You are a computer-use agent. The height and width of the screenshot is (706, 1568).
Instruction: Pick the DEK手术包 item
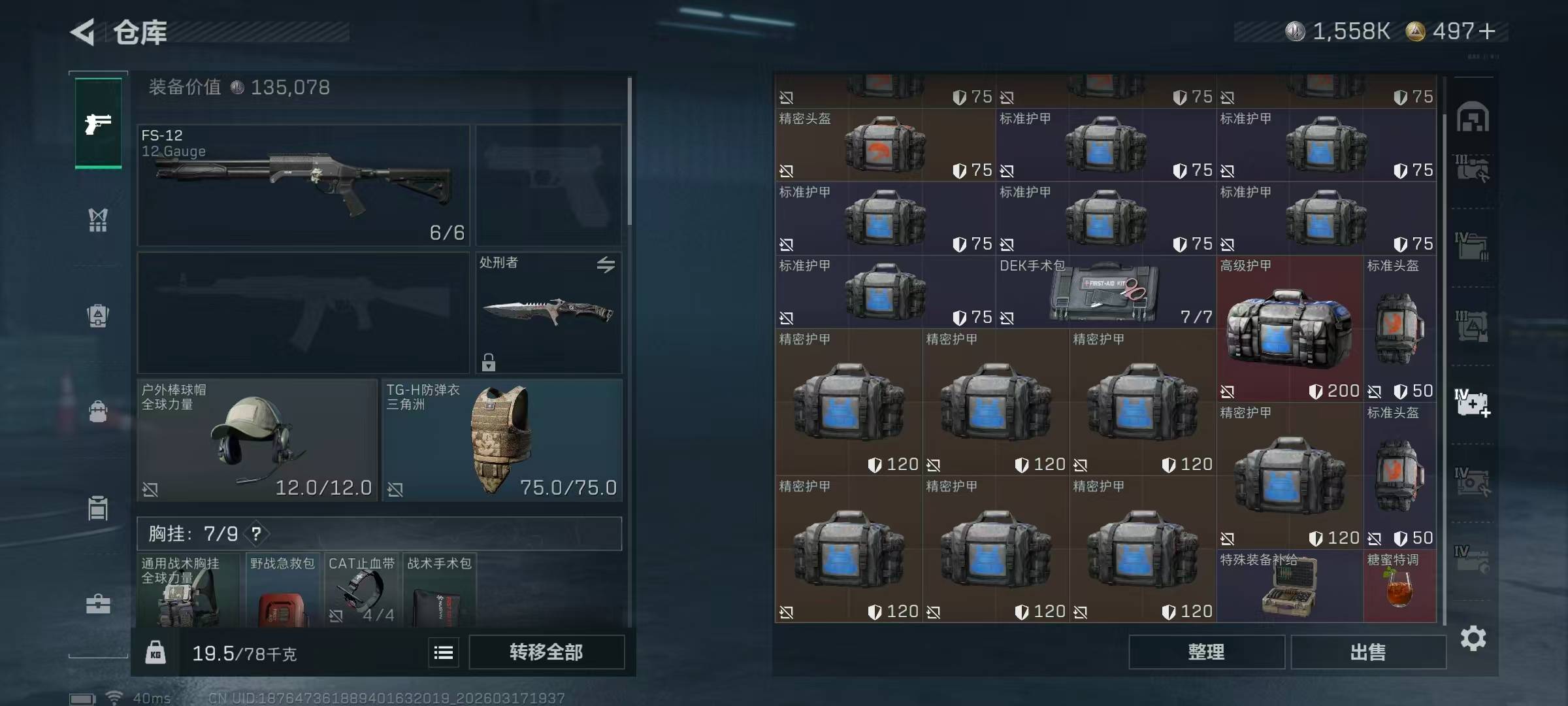[x=1105, y=292]
